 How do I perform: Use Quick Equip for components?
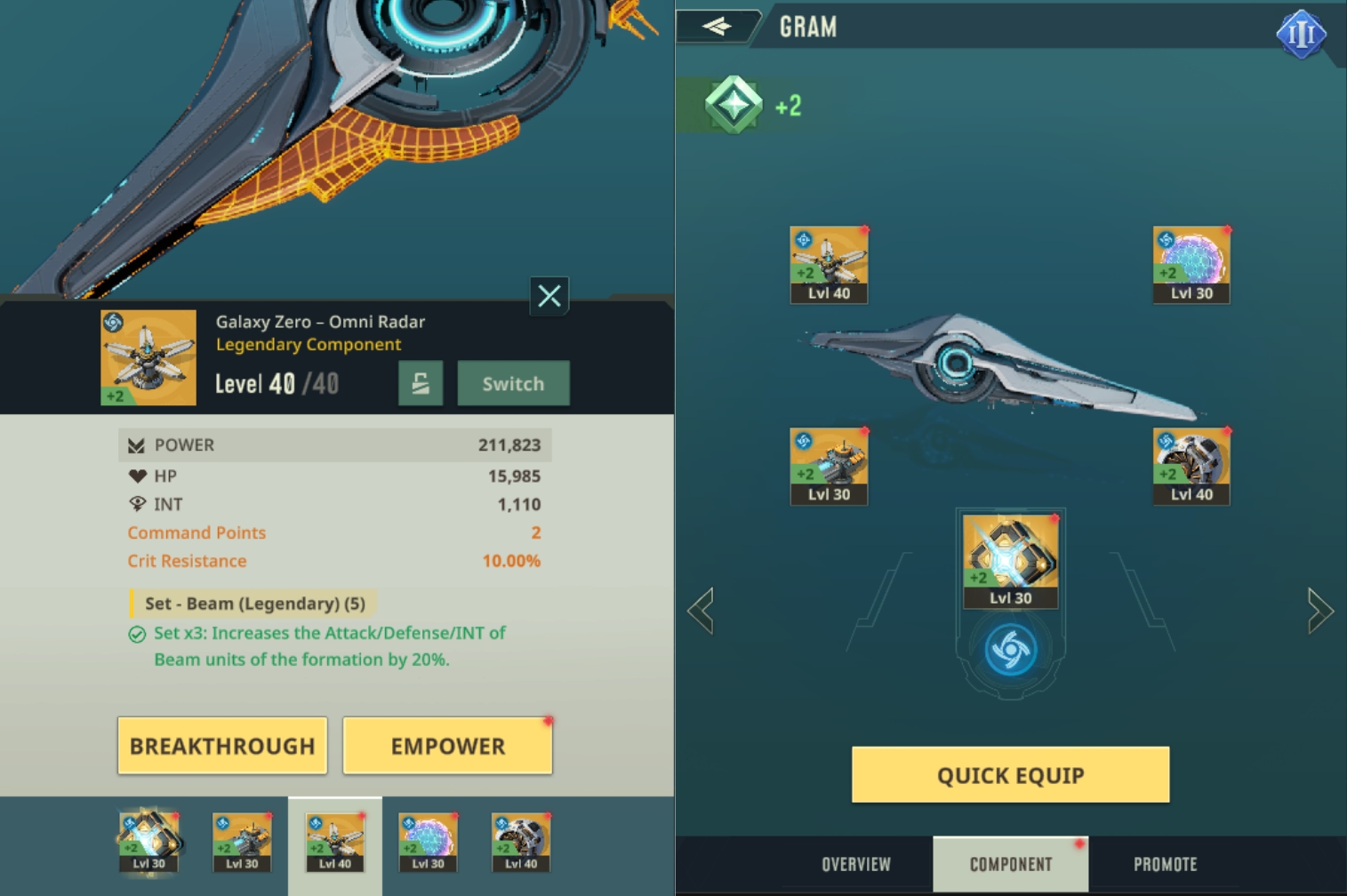[x=1010, y=774]
